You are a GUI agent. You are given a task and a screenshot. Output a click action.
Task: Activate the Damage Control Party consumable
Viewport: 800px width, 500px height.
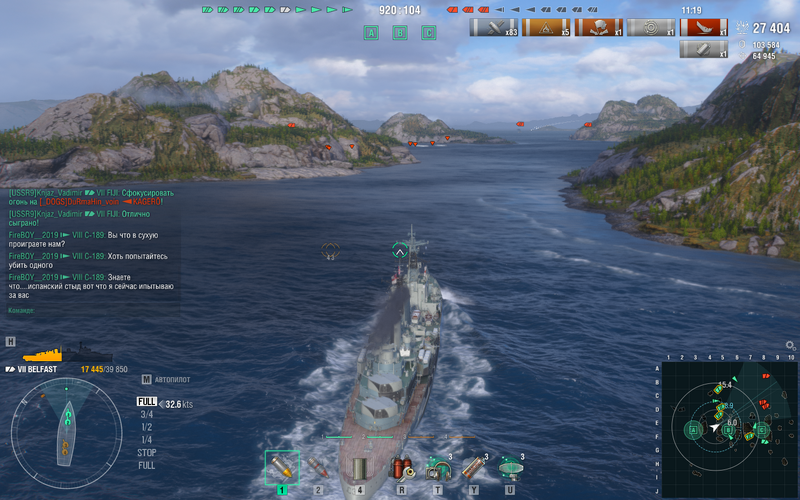click(x=402, y=468)
